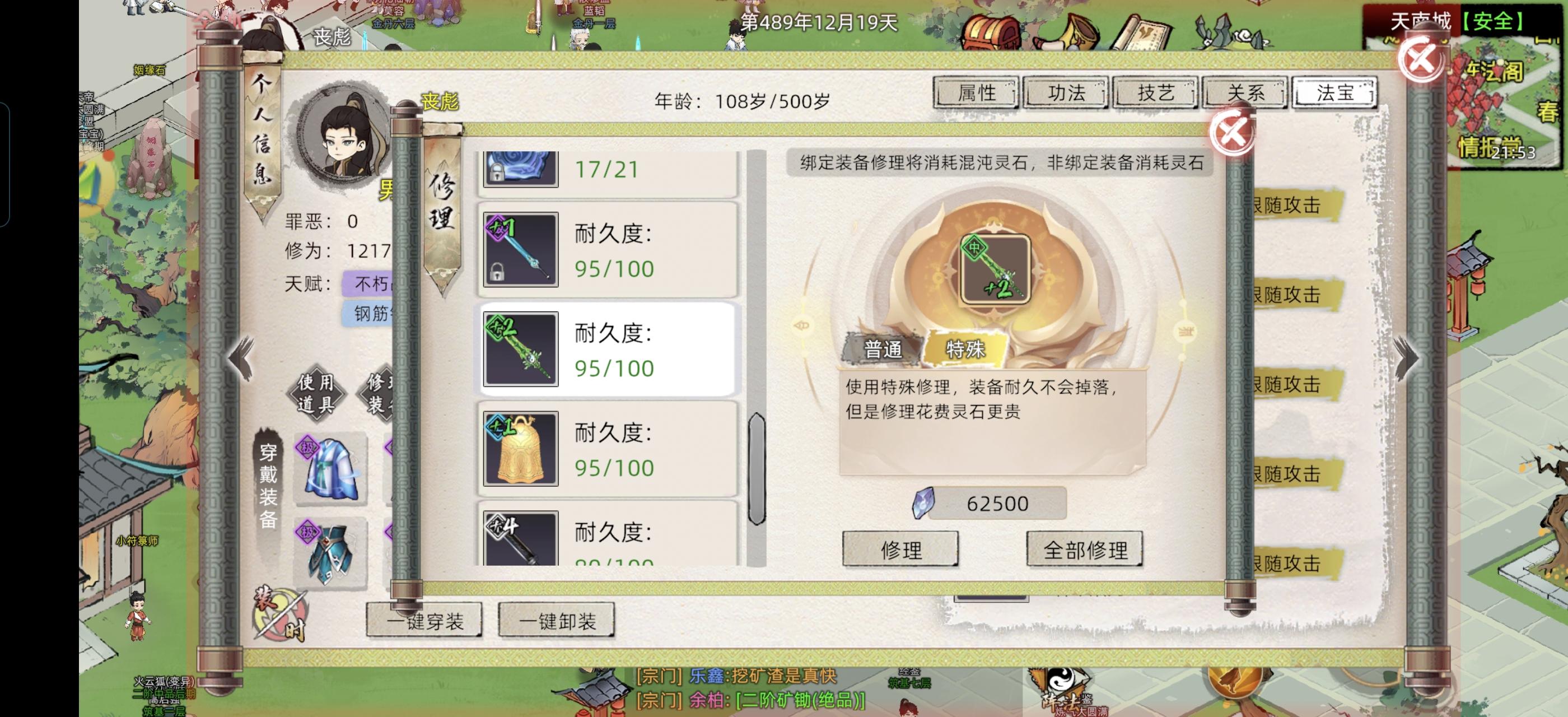The width and height of the screenshot is (1568, 717).
Task: Open the 功法 tab
Action: [1066, 93]
